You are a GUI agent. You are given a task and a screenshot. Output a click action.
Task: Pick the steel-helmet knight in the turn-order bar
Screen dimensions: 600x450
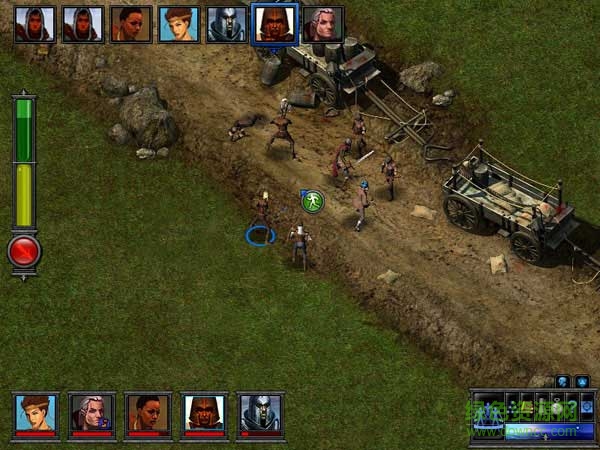click(226, 24)
